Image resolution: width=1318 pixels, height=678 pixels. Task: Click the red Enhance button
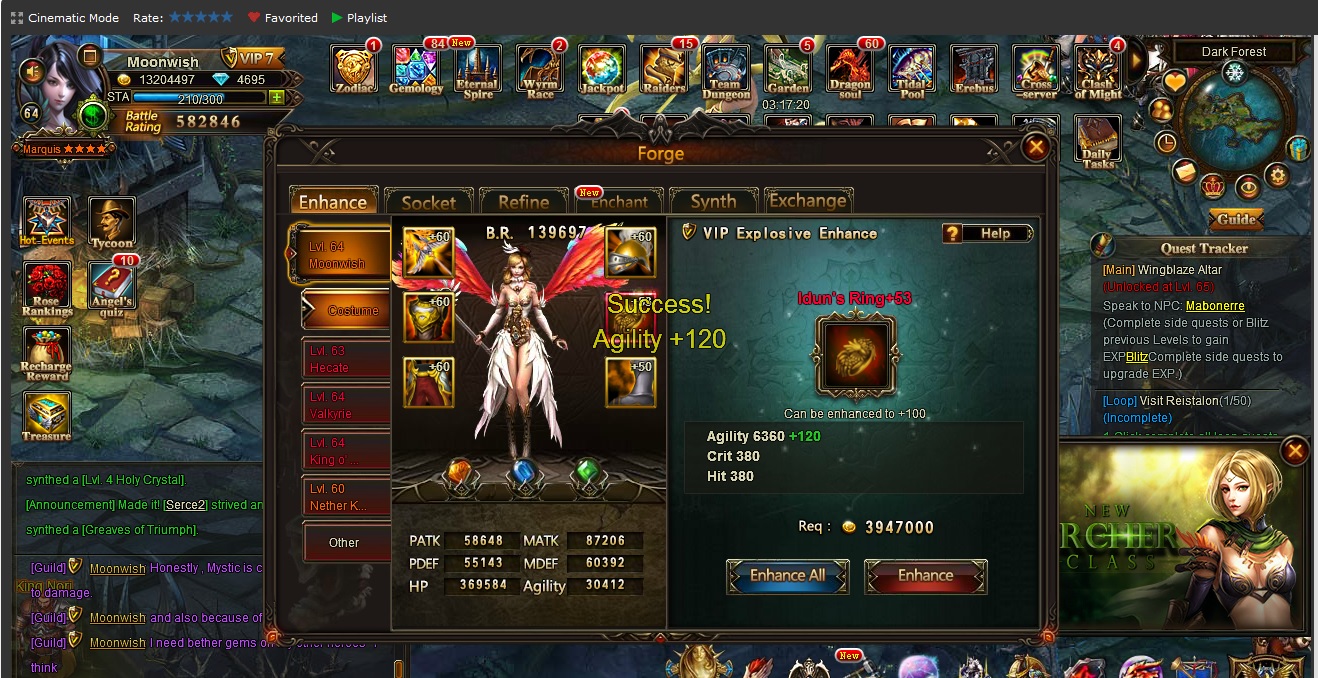pyautogui.click(x=925, y=576)
